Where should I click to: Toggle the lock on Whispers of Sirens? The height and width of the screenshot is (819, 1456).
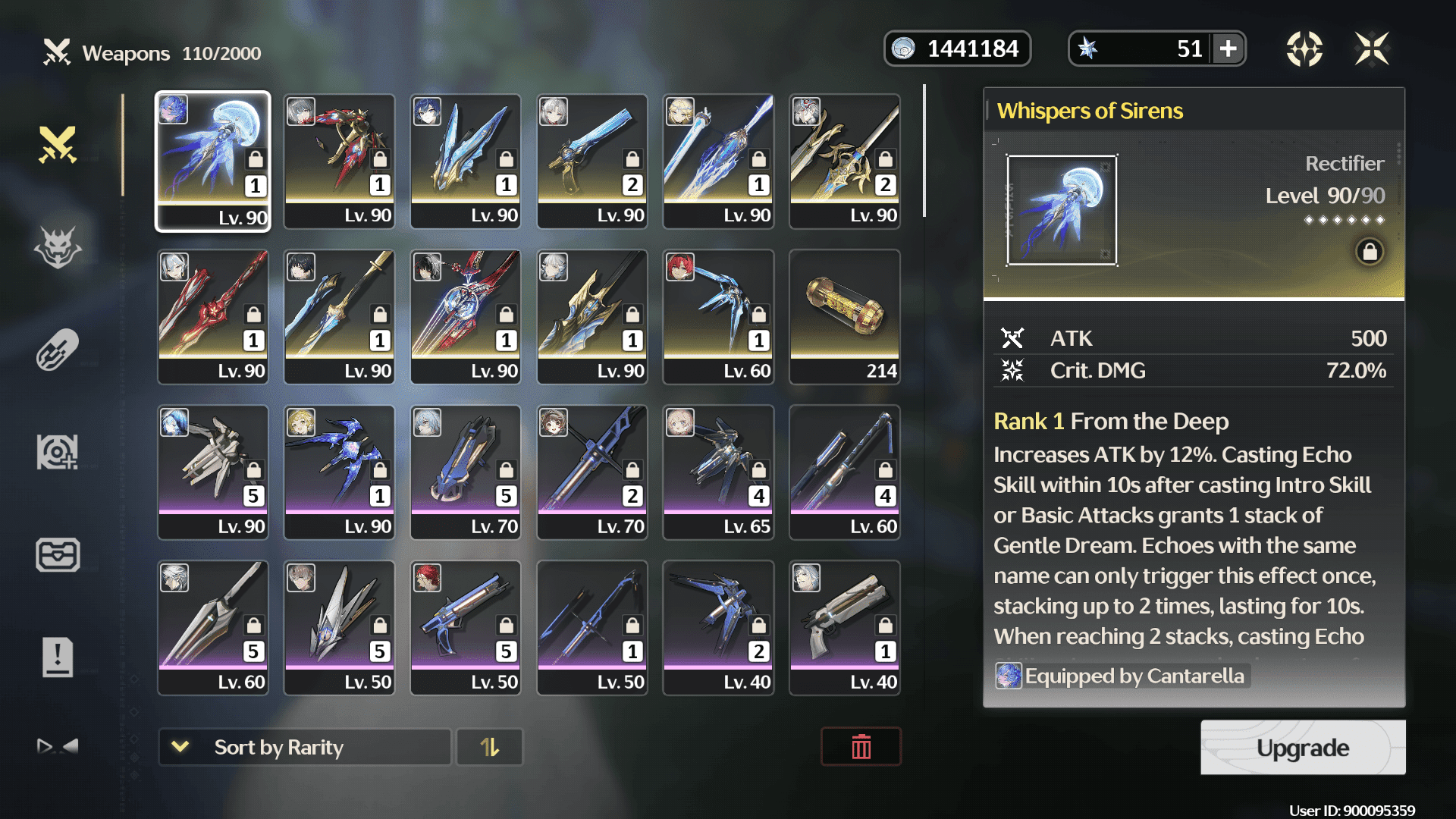[x=1370, y=252]
